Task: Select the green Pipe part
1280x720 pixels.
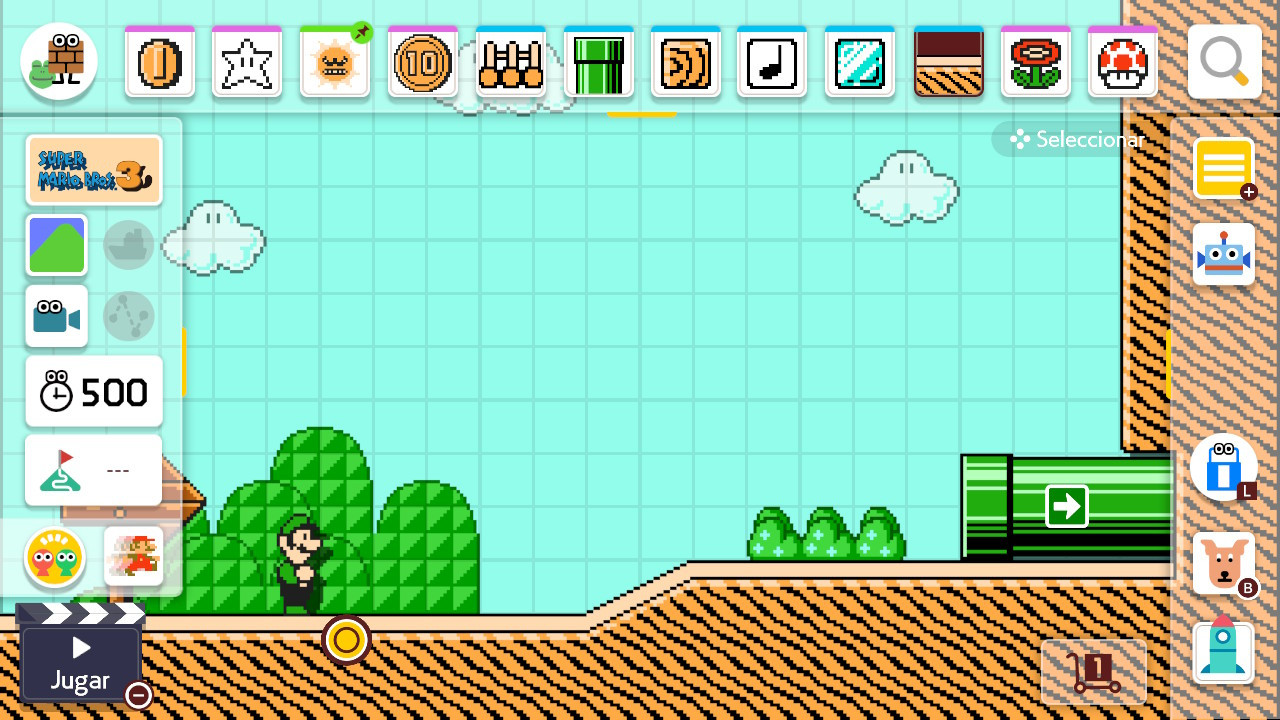Action: 598,62
